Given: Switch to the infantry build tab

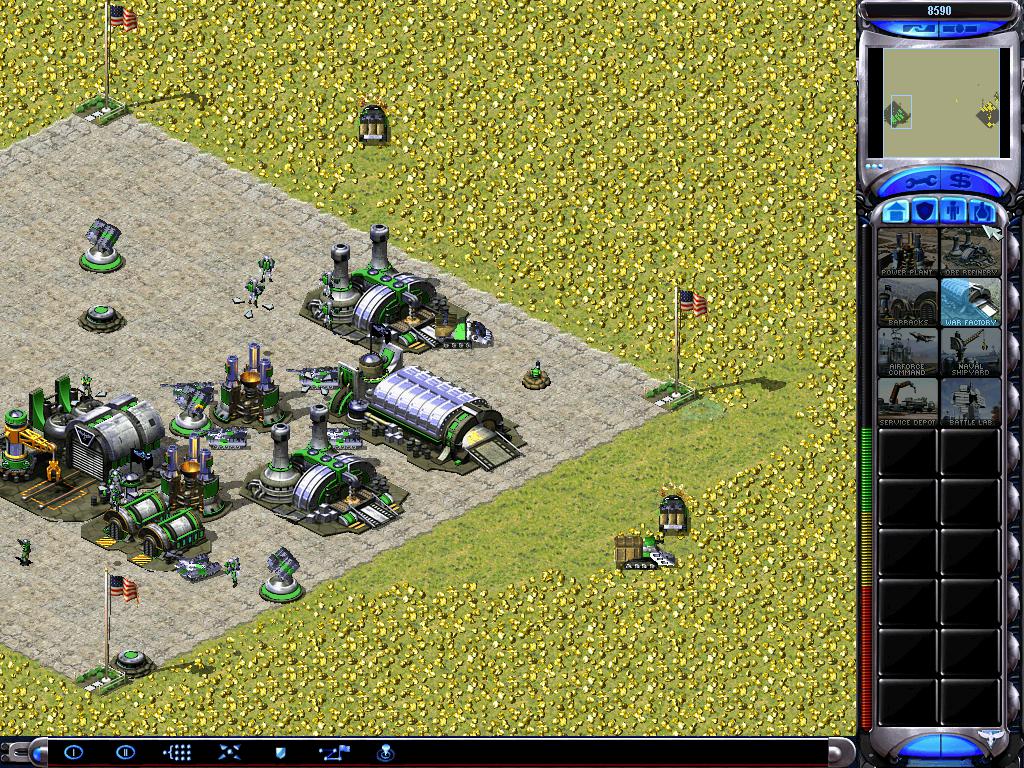Looking at the screenshot, I should pos(955,211).
